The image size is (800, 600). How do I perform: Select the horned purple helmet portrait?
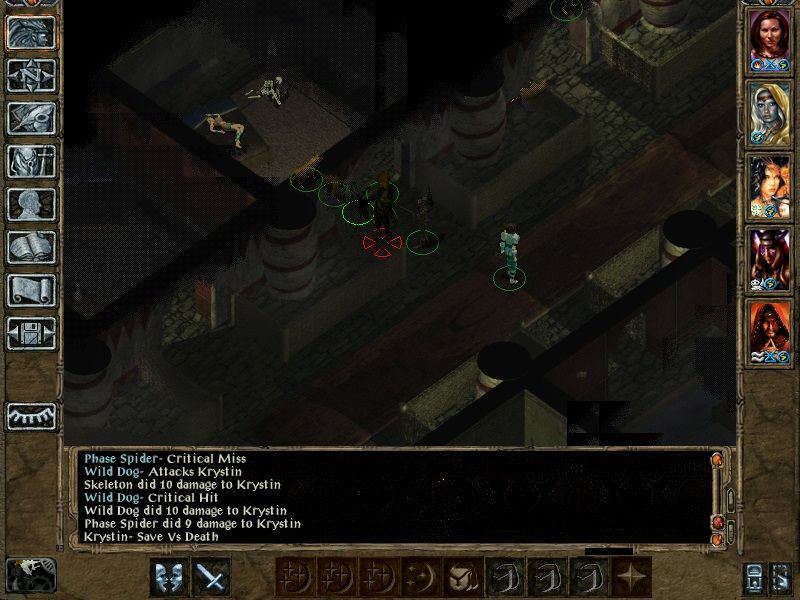point(770,259)
